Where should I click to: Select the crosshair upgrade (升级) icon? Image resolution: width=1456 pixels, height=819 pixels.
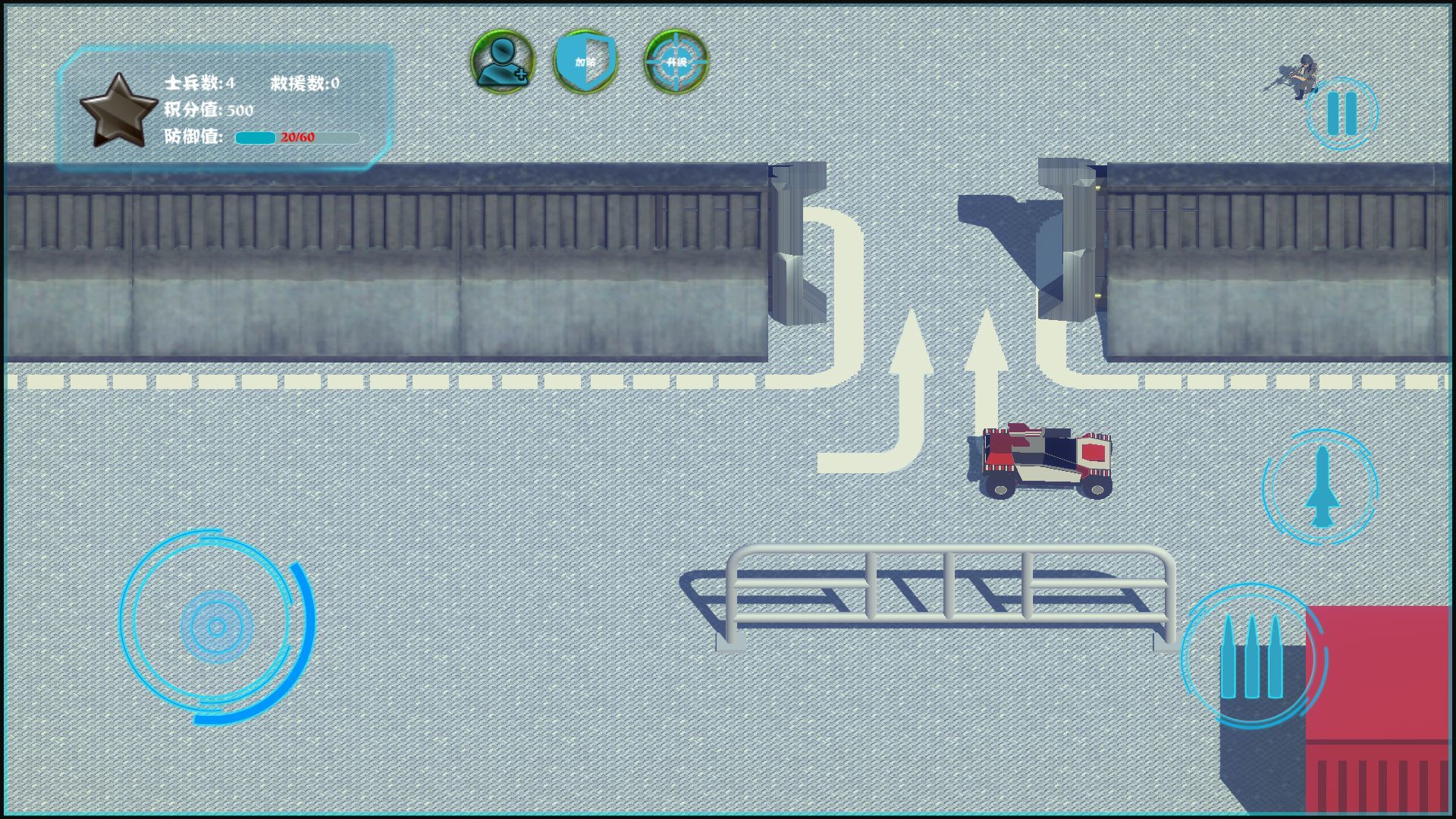tap(676, 61)
